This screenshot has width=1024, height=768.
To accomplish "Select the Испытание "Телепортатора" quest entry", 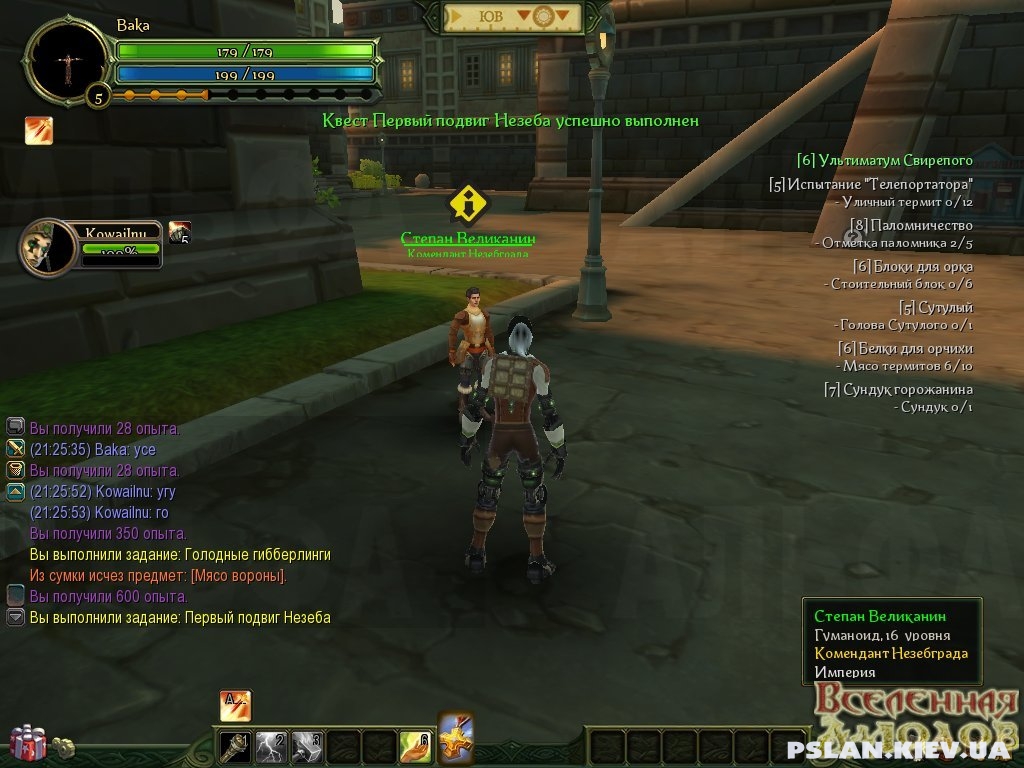I will tap(871, 185).
